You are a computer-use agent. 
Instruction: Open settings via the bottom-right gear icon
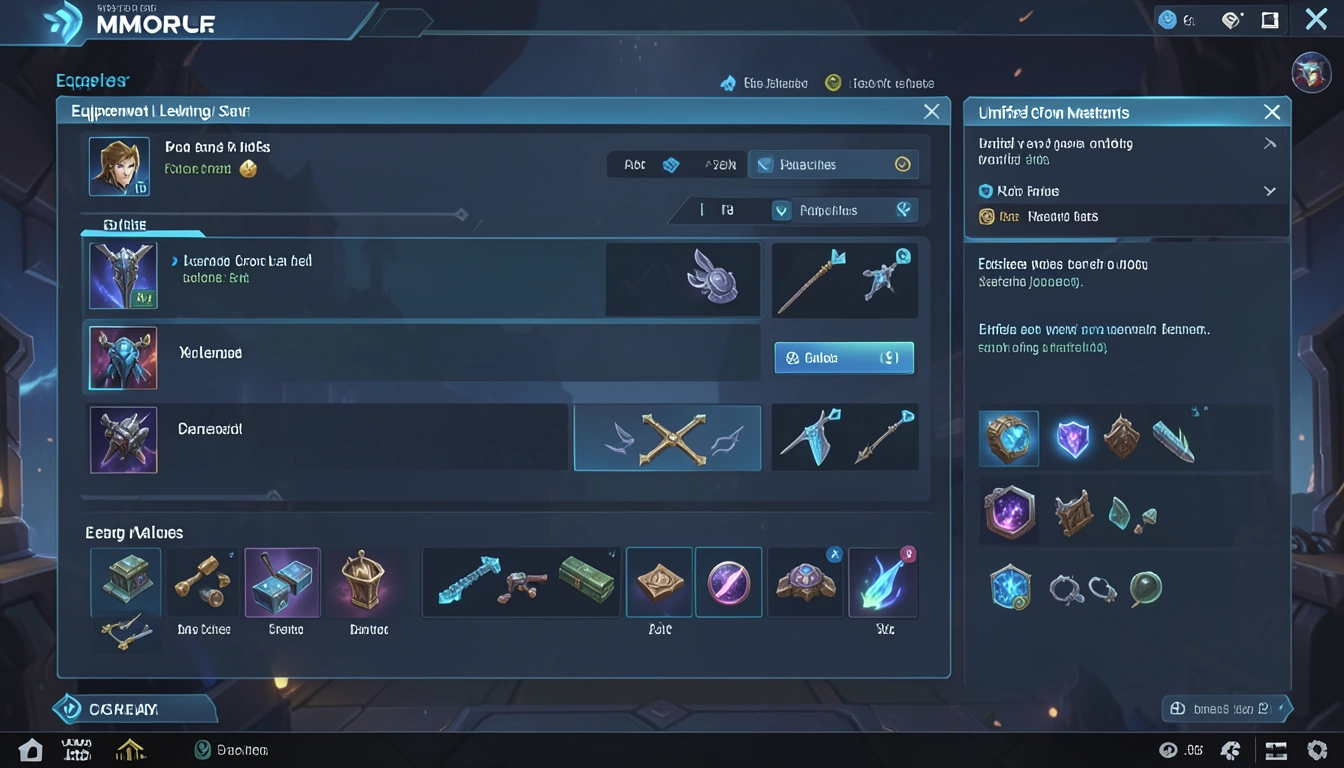click(x=1317, y=750)
